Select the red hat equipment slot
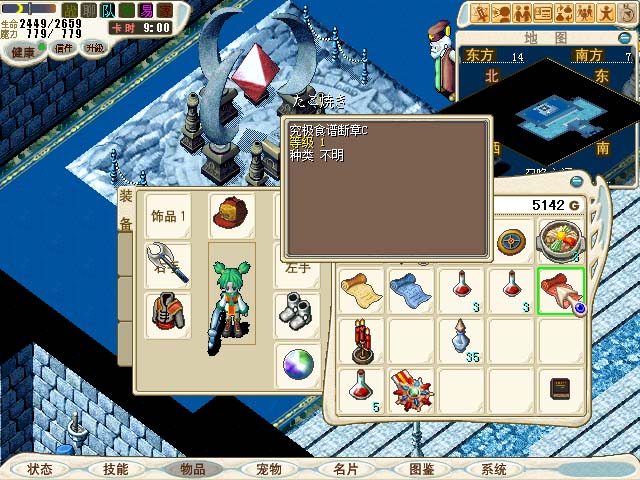The width and height of the screenshot is (640, 480). click(231, 215)
